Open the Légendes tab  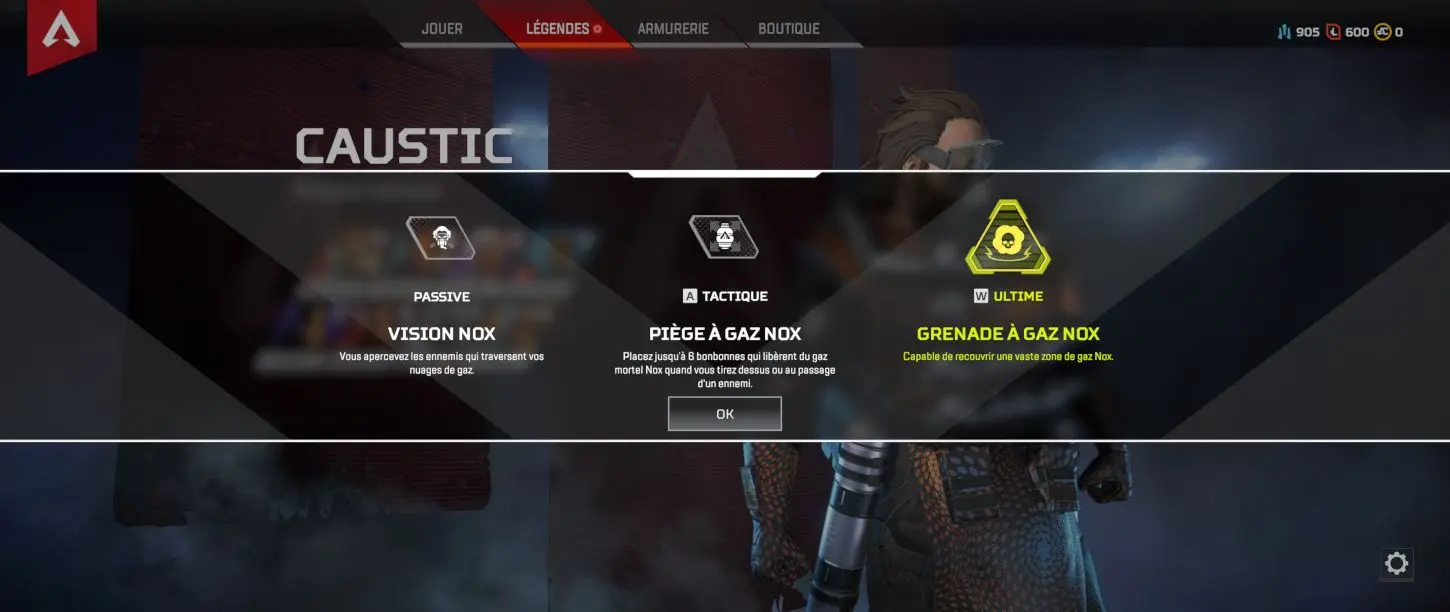click(x=558, y=29)
